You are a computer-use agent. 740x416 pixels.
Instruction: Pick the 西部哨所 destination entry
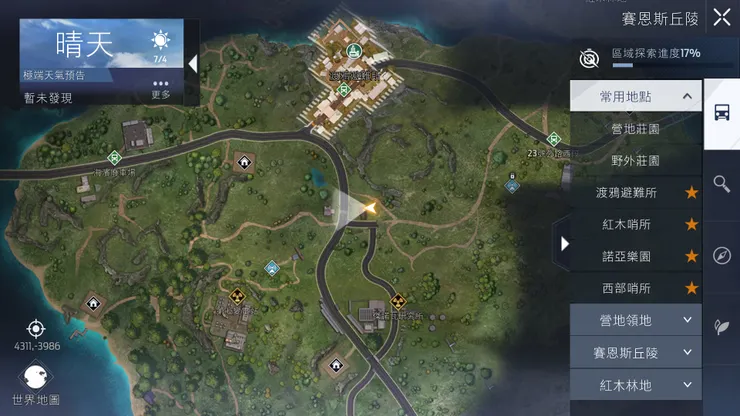pyautogui.click(x=635, y=288)
